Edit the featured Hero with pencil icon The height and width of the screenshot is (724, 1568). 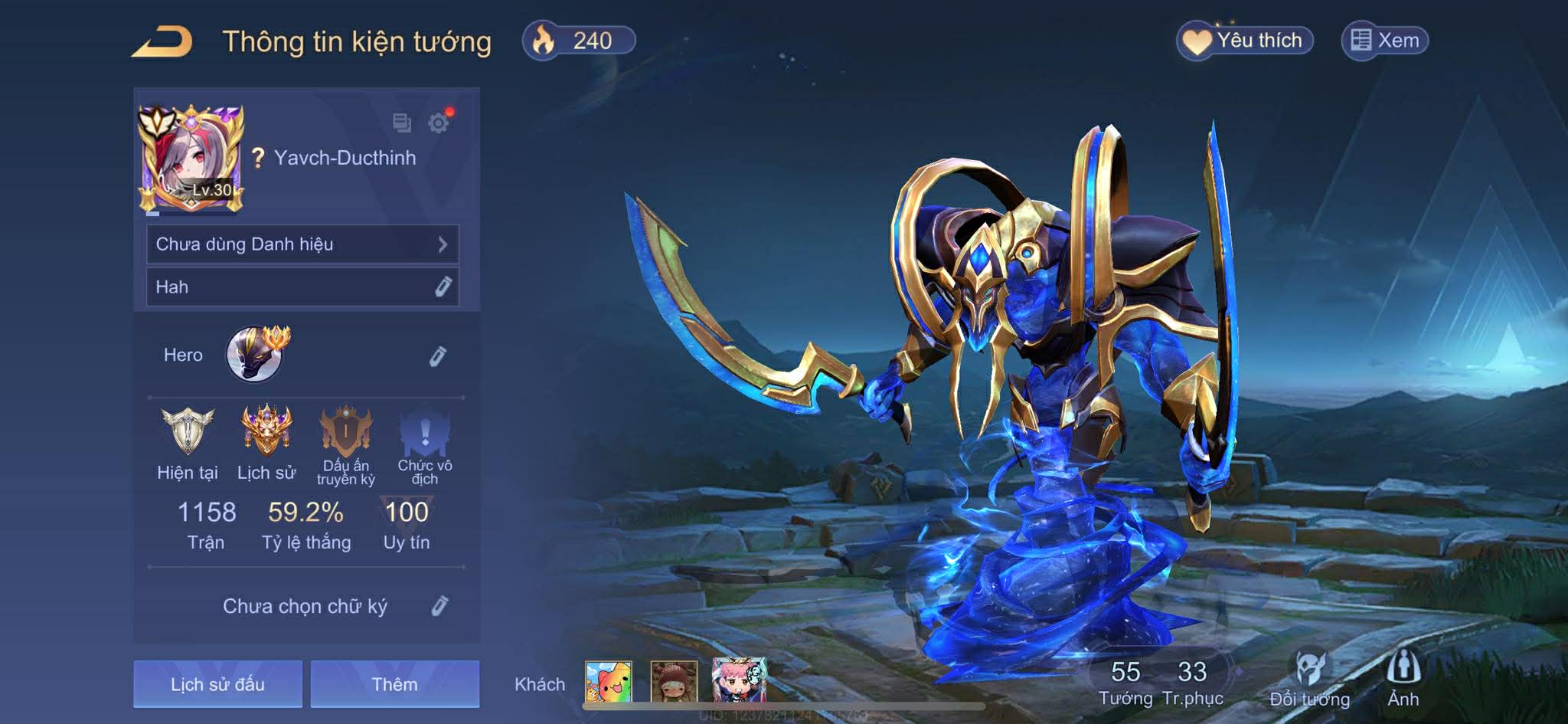point(437,356)
